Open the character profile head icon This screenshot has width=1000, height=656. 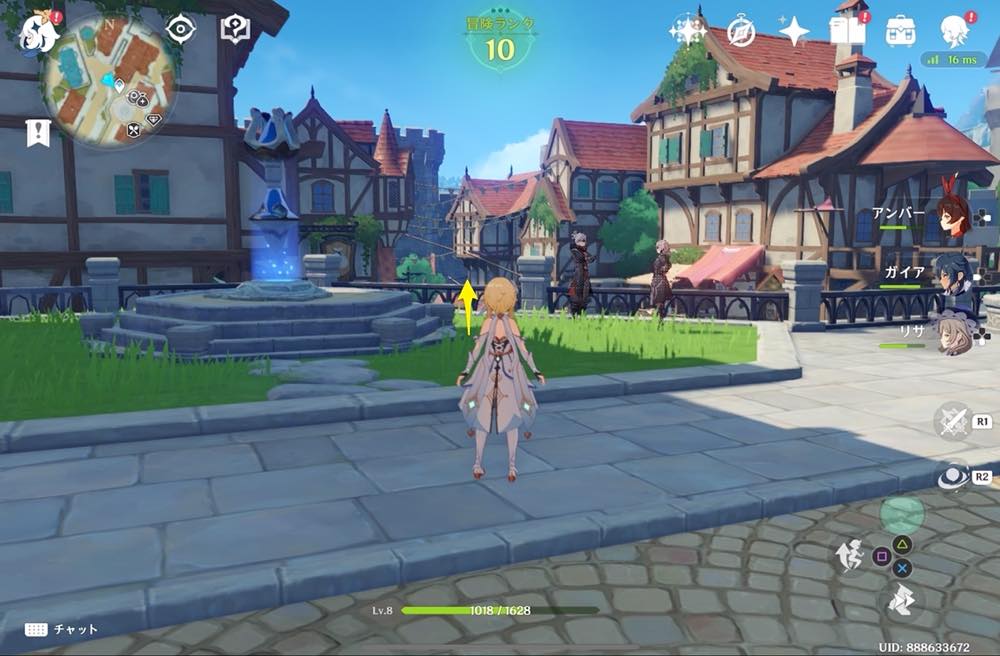coord(954,31)
